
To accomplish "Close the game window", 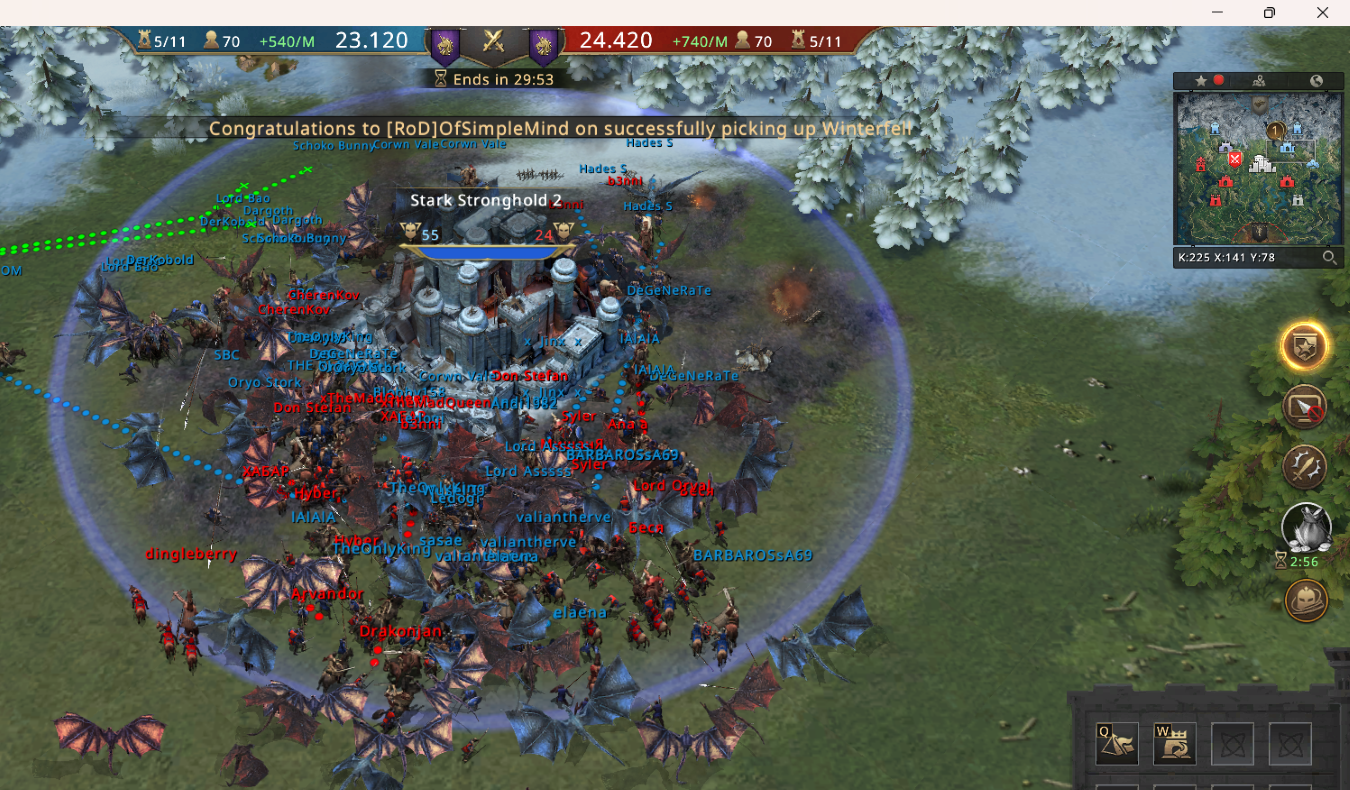I will point(1323,13).
